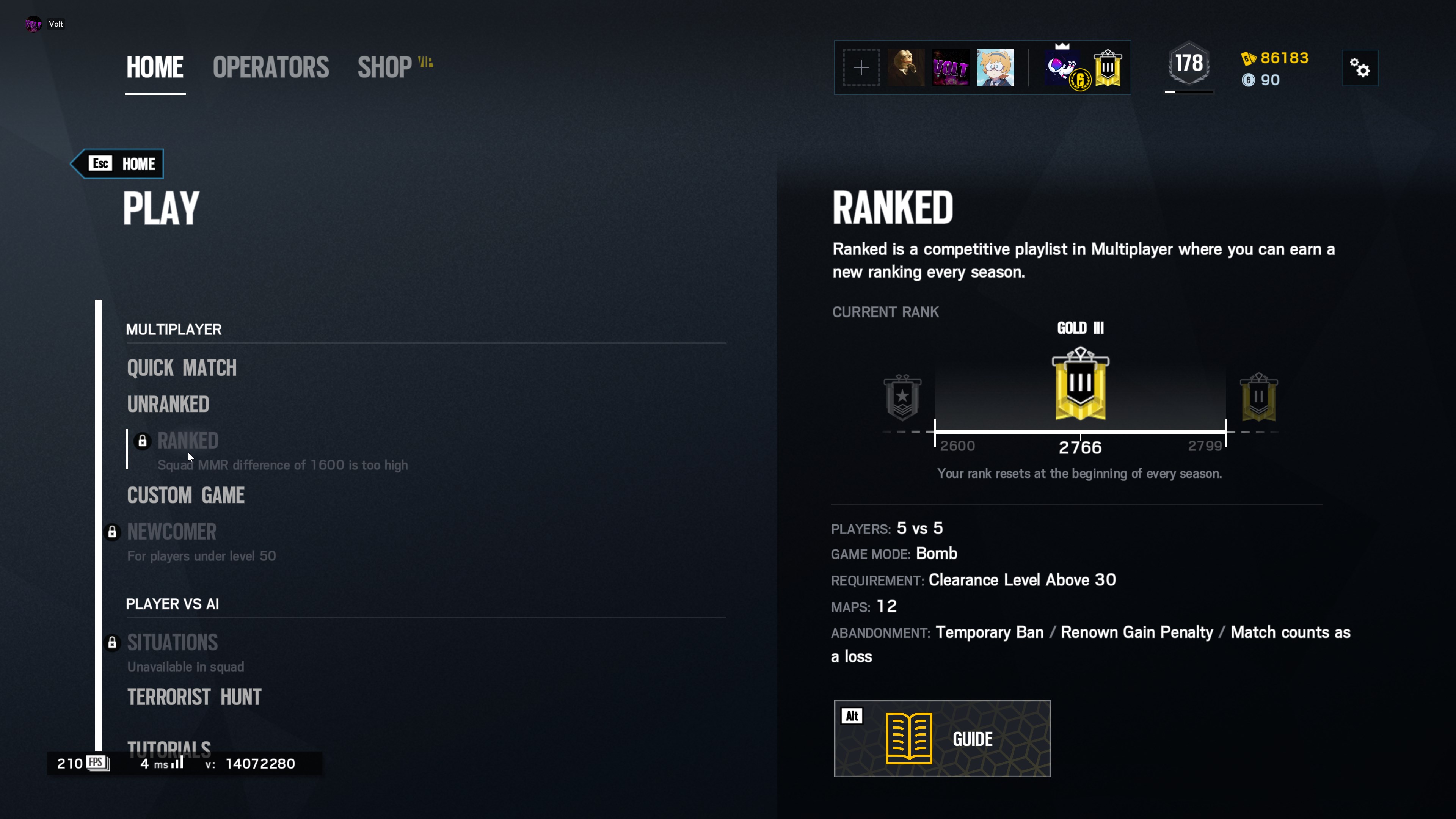Screen dimensions: 1456x819
Task: Open the level 178 clearance badge
Action: 1189,64
